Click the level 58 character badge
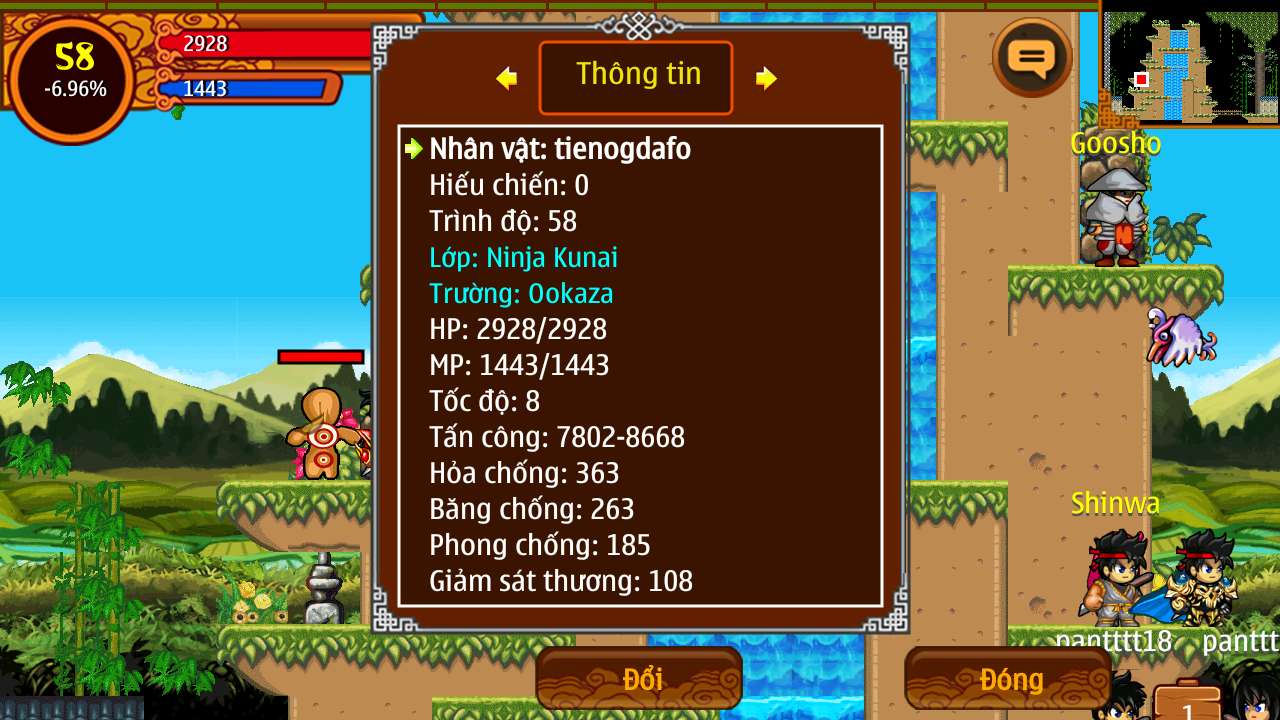The width and height of the screenshot is (1280, 720). (74, 72)
